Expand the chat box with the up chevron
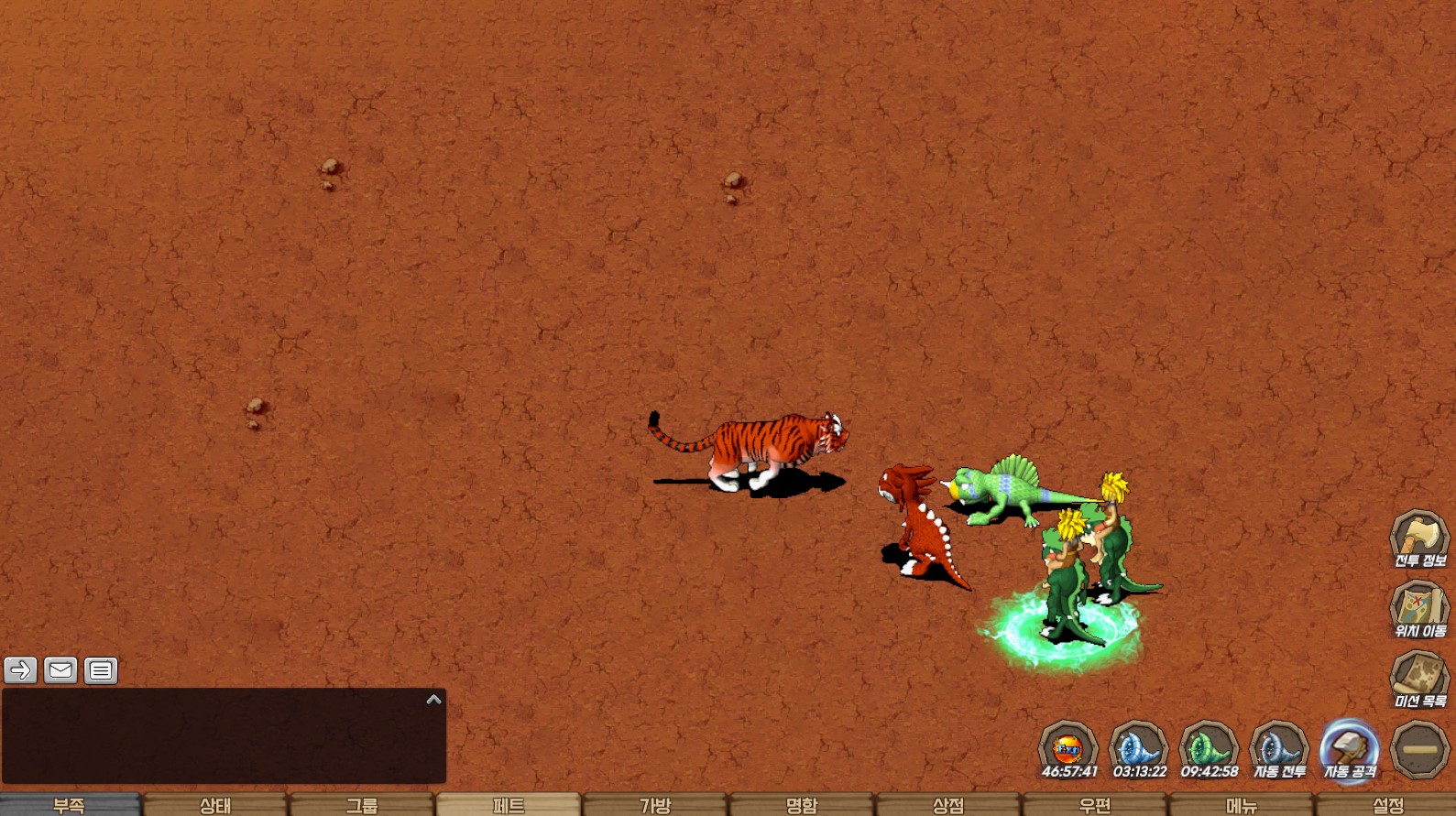Image resolution: width=1456 pixels, height=816 pixels. (x=434, y=700)
